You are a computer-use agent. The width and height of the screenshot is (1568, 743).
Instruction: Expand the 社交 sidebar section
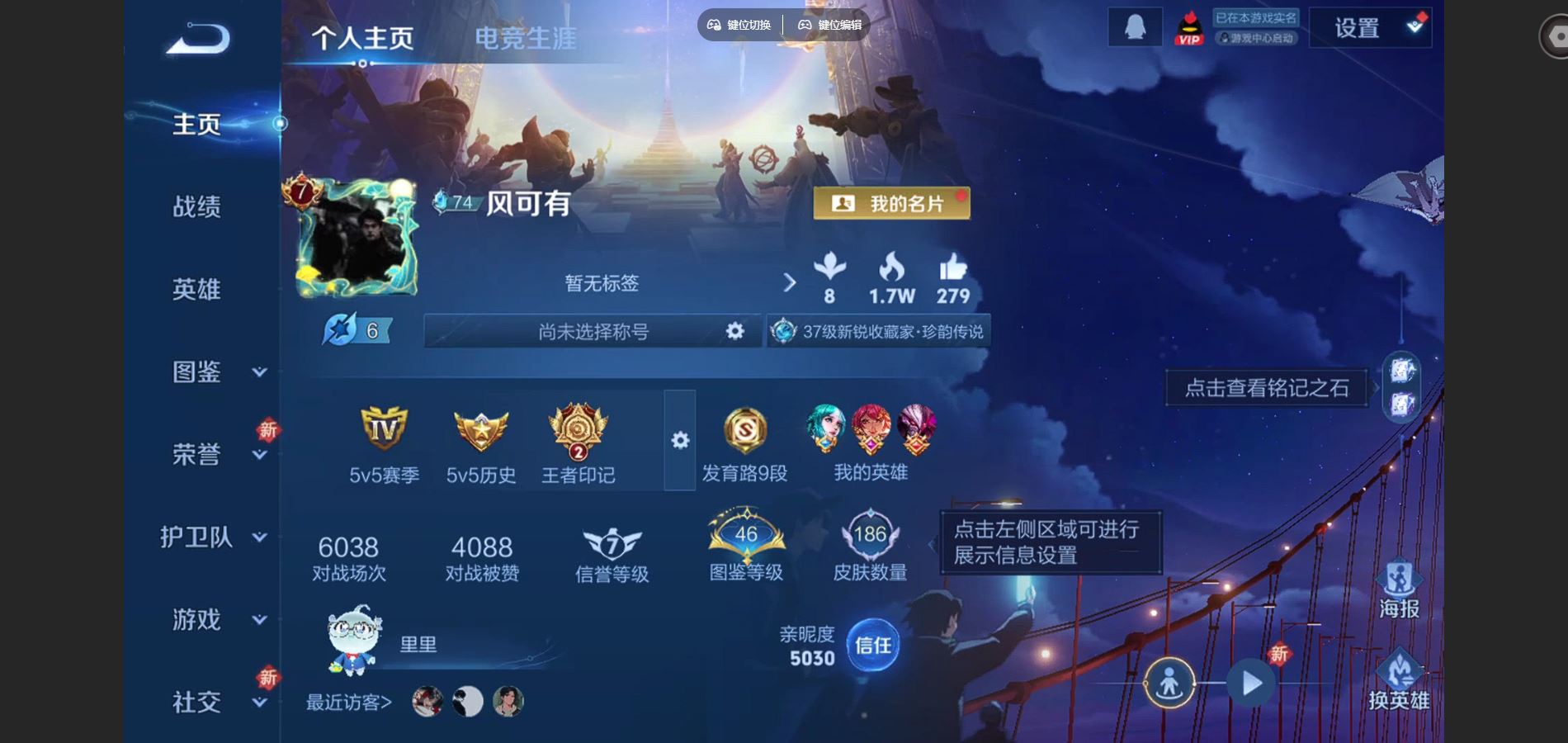tap(196, 700)
